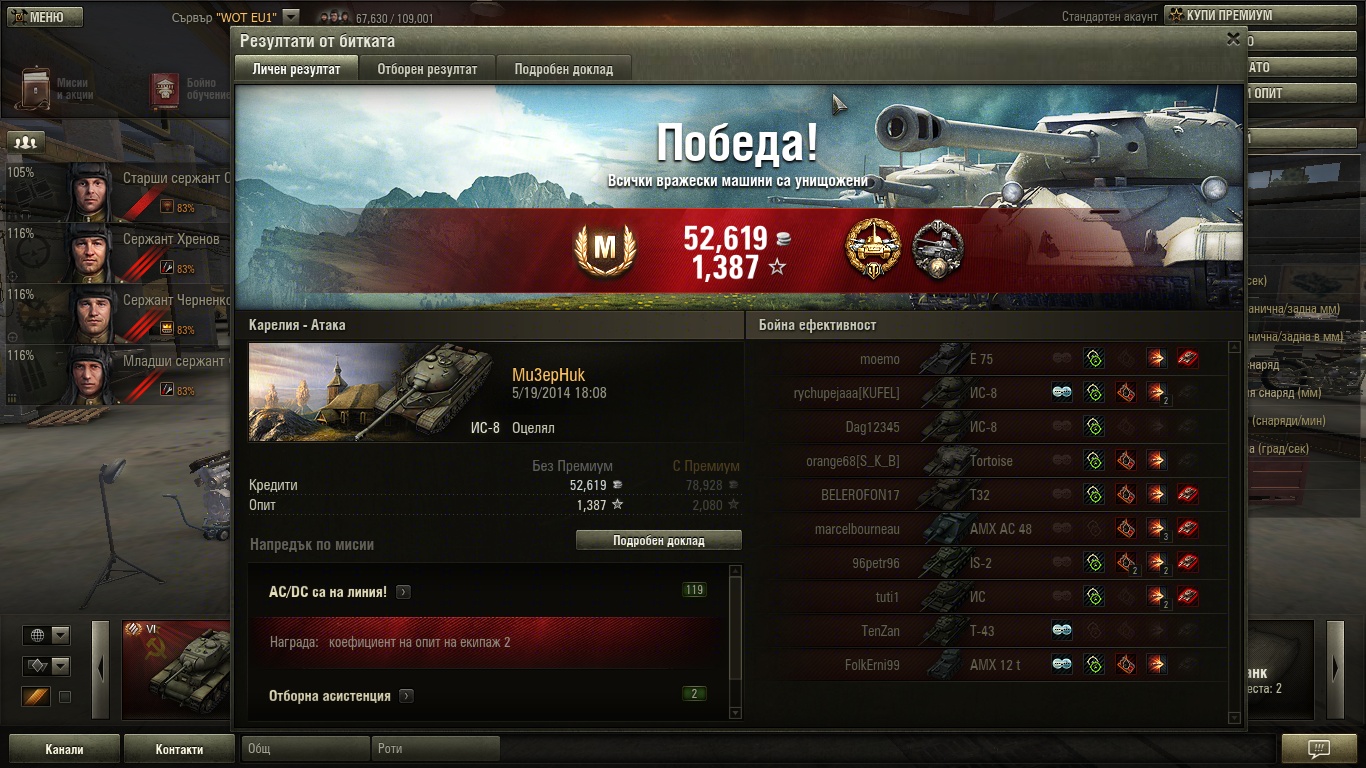
Task: Click the Подробен доклад button
Action: tap(659, 540)
